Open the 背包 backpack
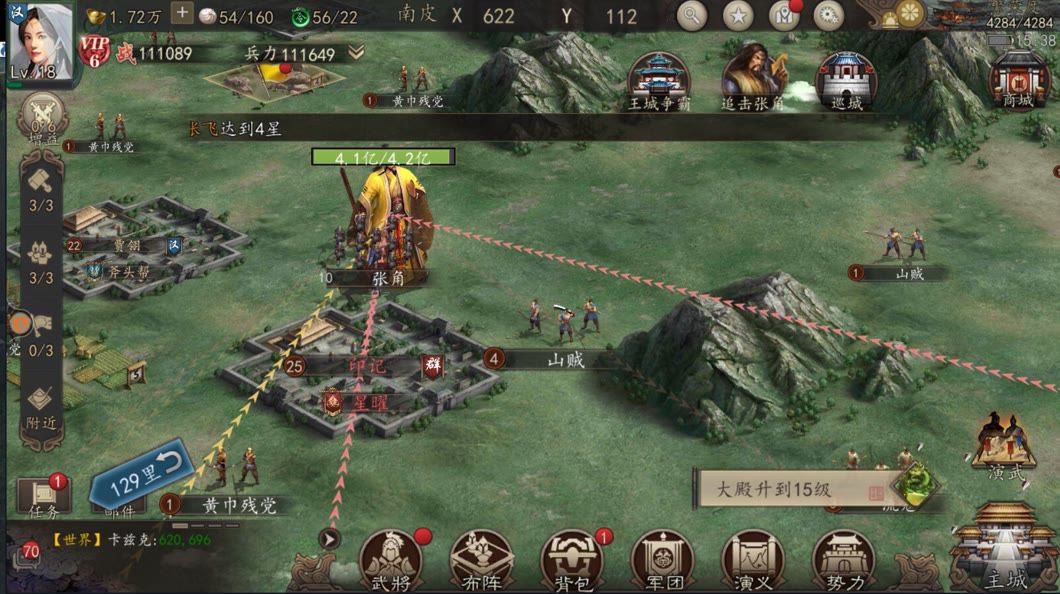Screen dimensions: 1060x594 coord(572,559)
